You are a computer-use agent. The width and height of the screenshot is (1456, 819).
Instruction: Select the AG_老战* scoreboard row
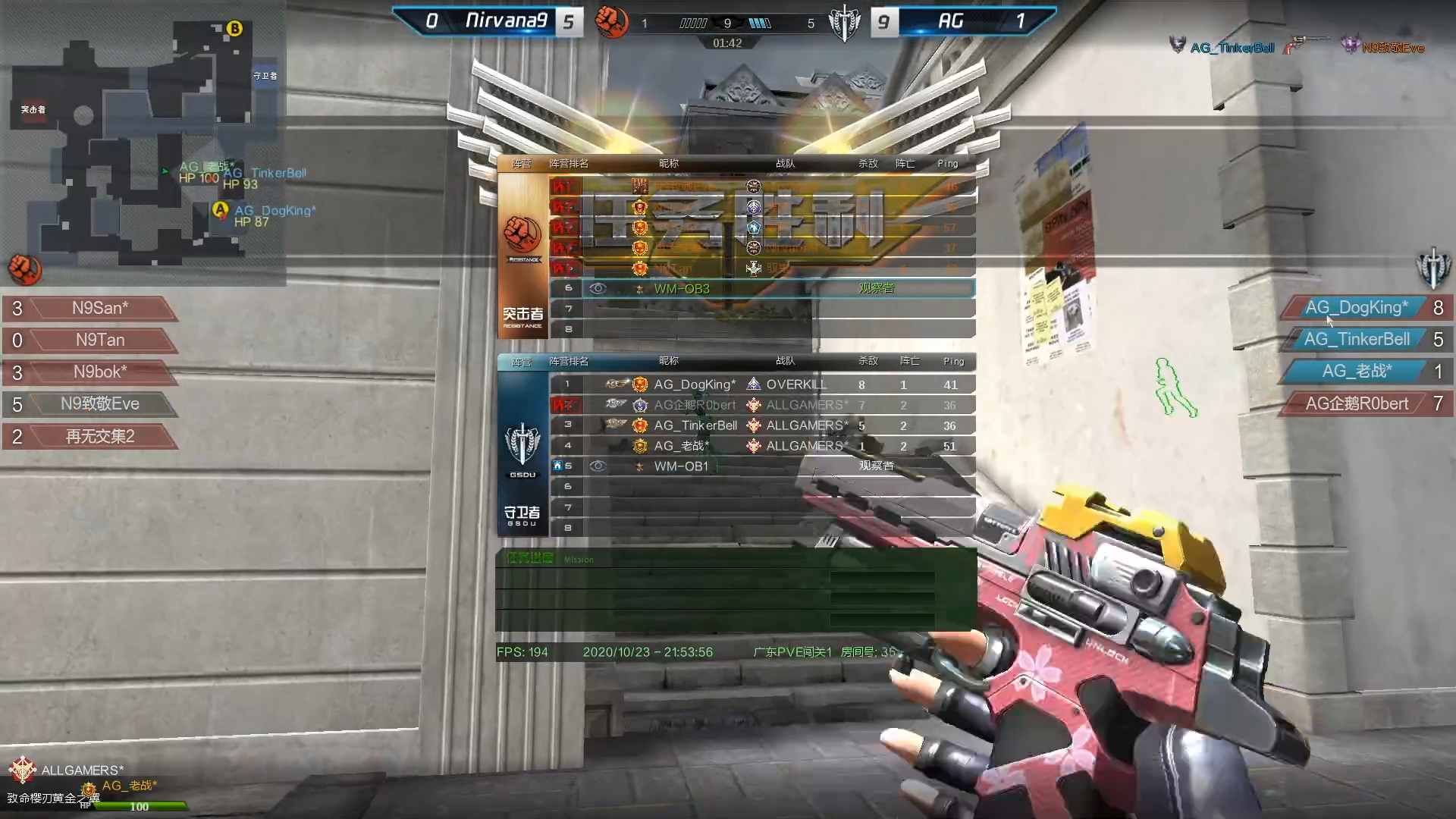(762, 446)
